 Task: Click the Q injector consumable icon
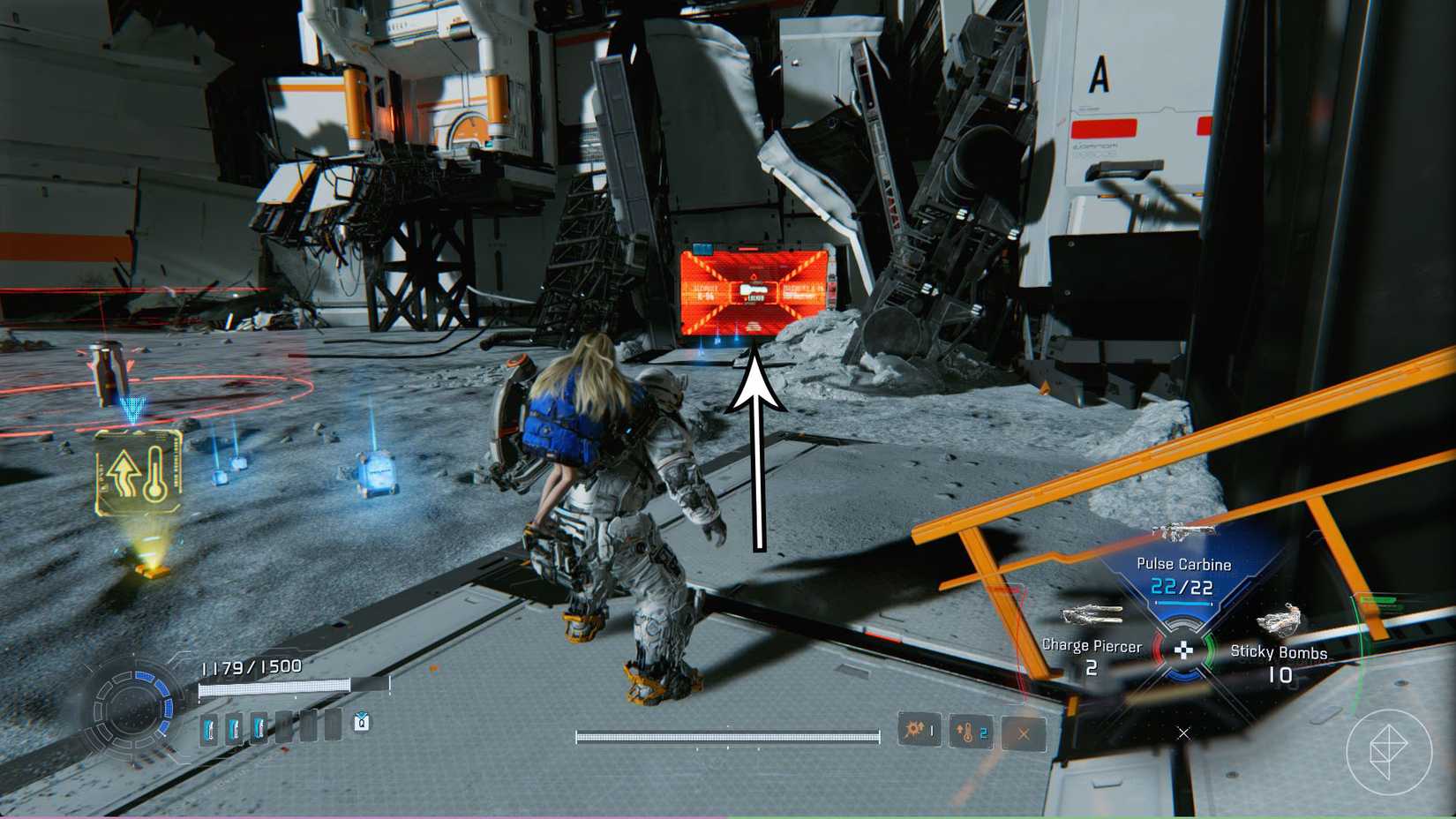pos(361,723)
